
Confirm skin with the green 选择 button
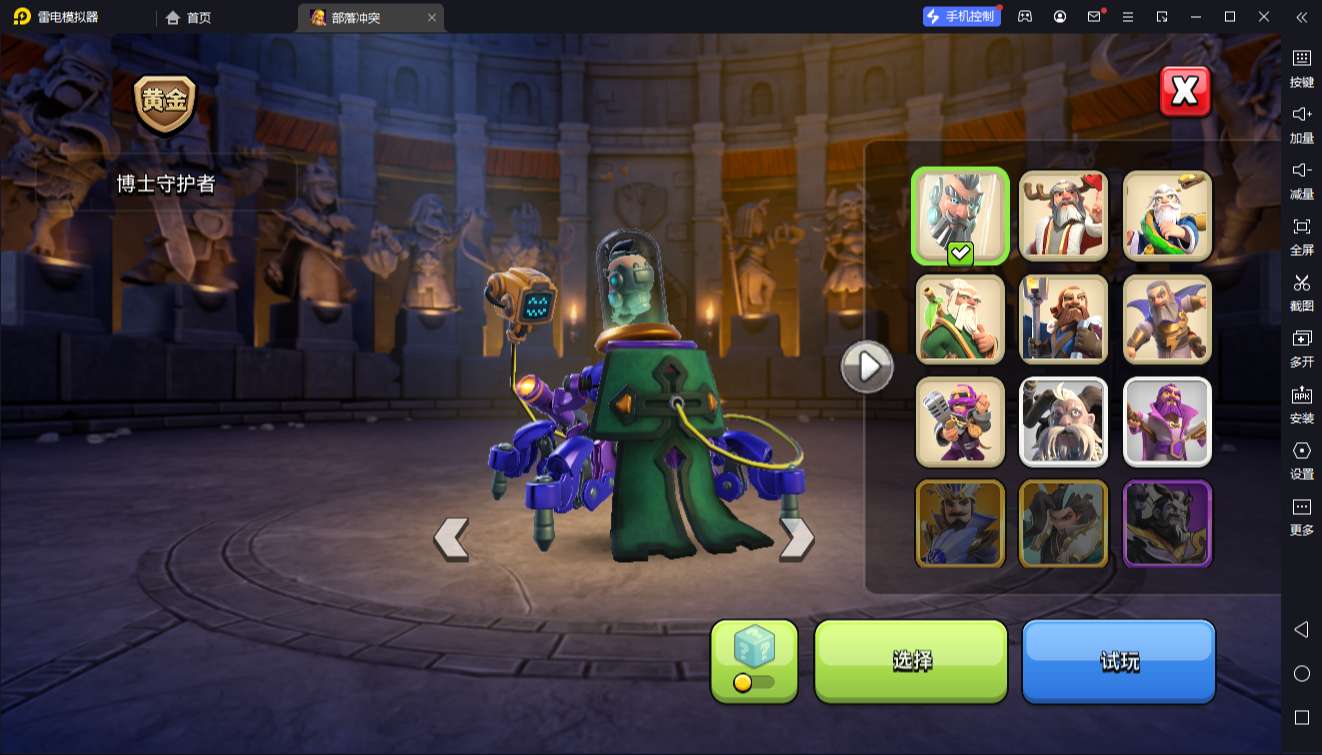coord(911,660)
